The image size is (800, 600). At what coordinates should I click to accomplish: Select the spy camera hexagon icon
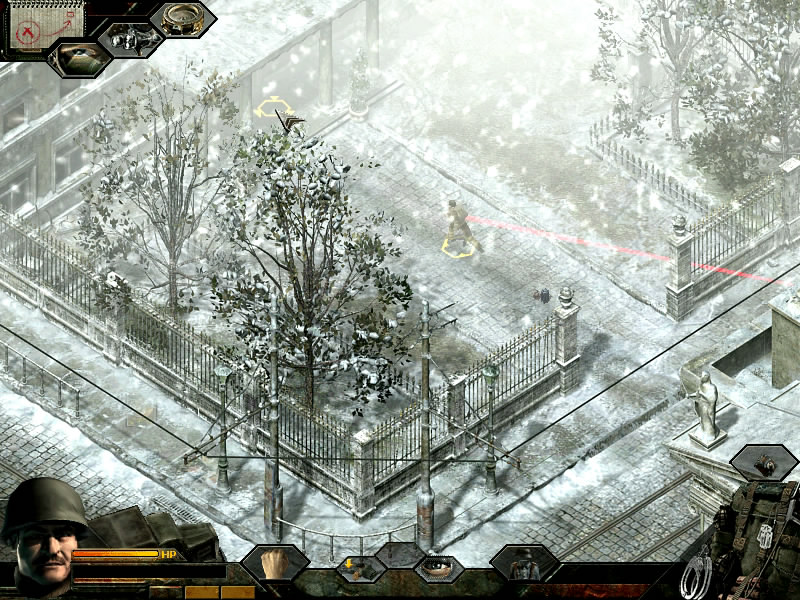coord(131,40)
